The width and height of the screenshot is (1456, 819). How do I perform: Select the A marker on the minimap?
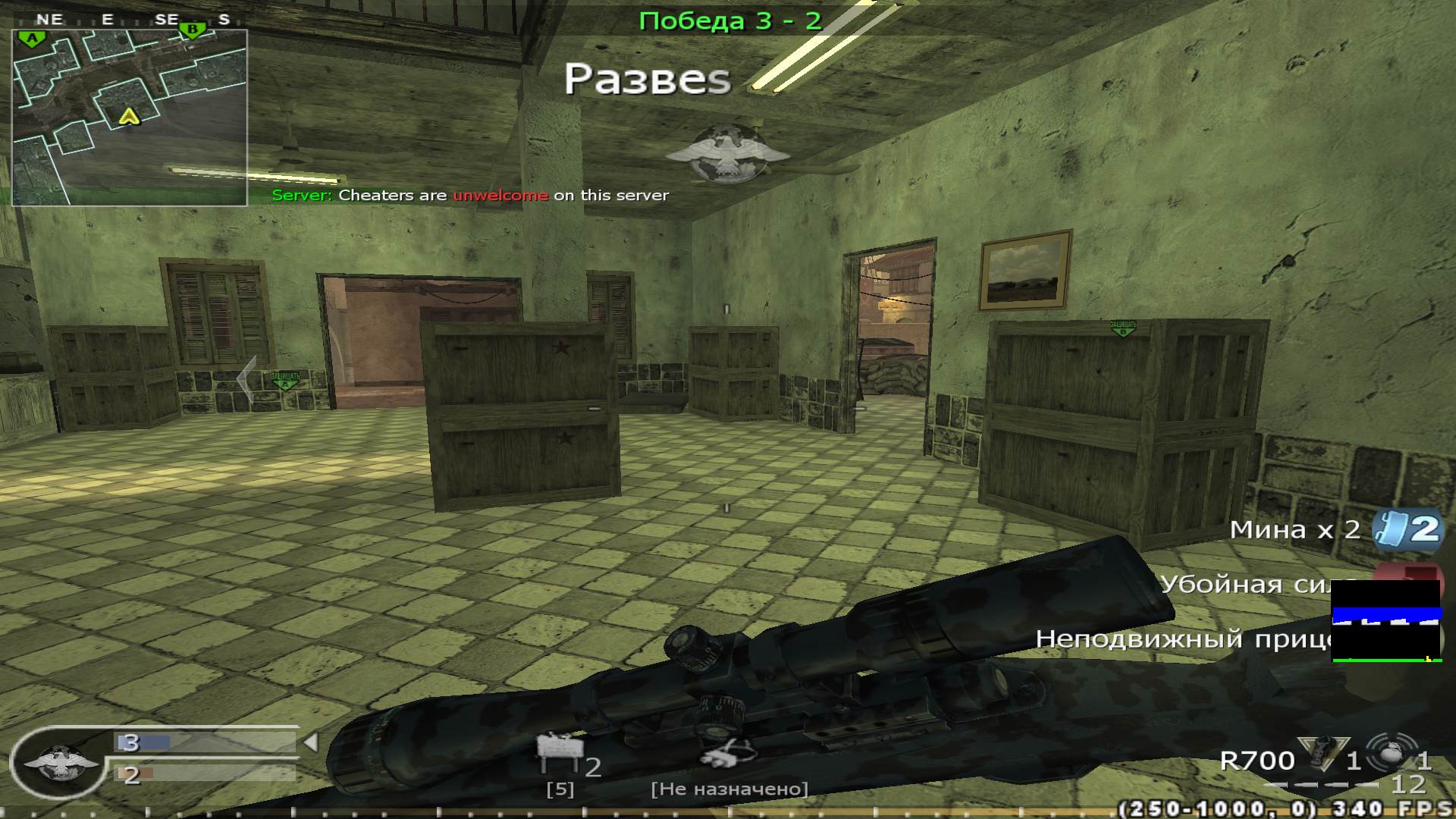[x=31, y=36]
